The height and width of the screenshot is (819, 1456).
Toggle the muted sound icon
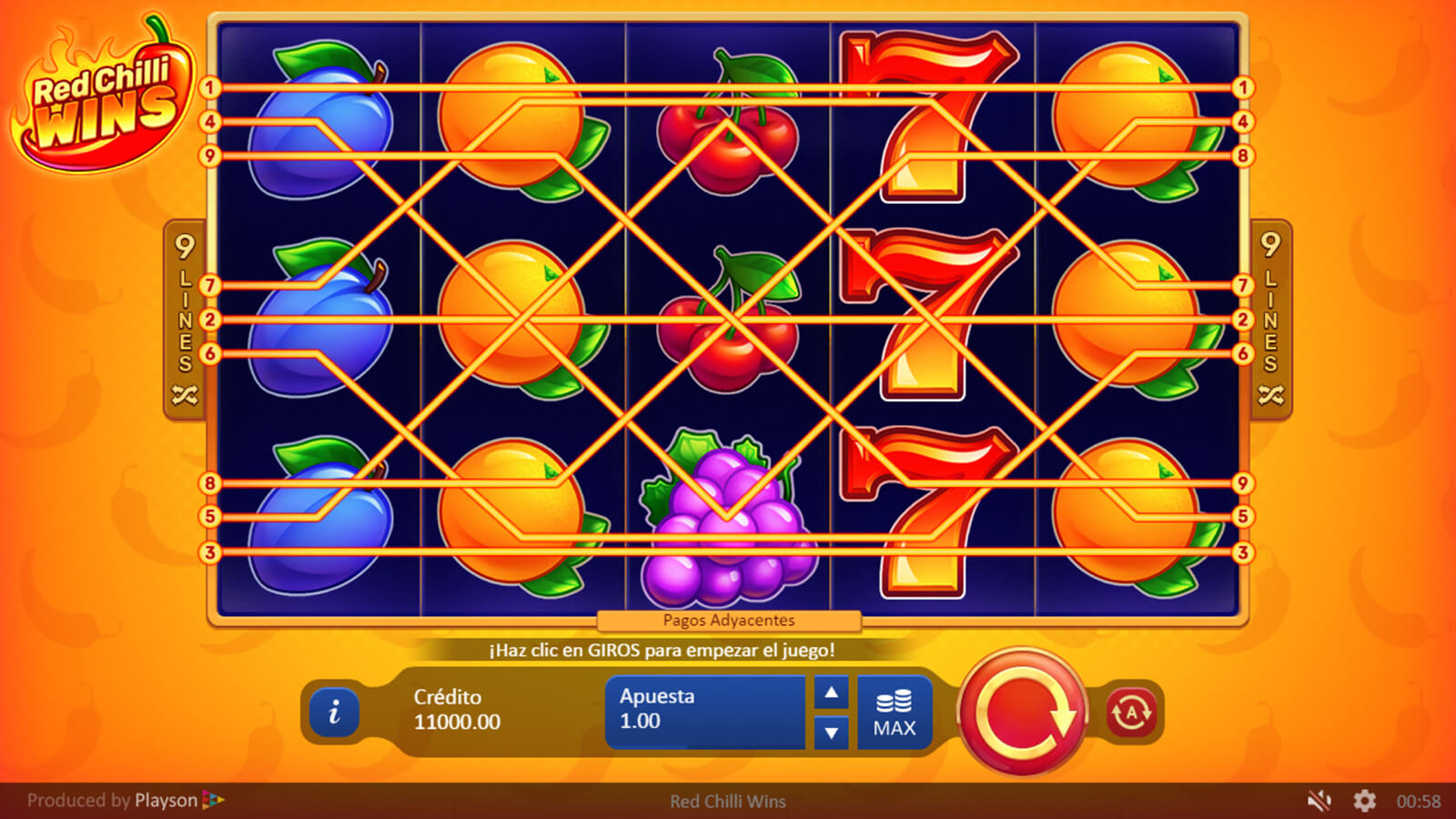1319,801
